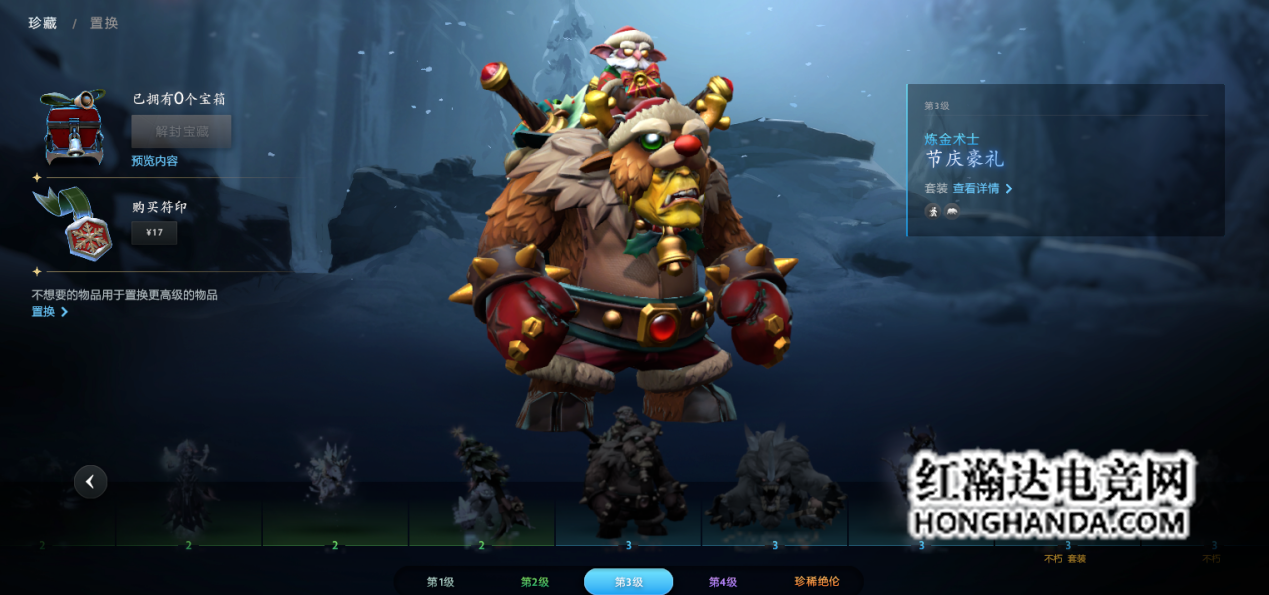Image resolution: width=1269 pixels, height=595 pixels.
Task: Select the 第1级 tier tab
Action: click(440, 582)
